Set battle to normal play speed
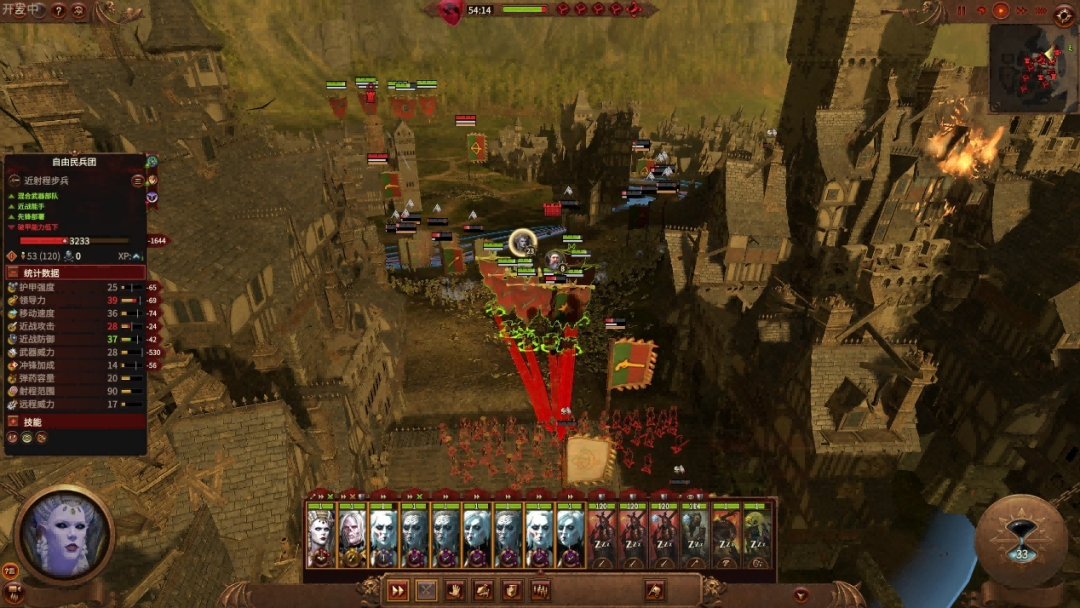The image size is (1080, 608). point(1001,10)
